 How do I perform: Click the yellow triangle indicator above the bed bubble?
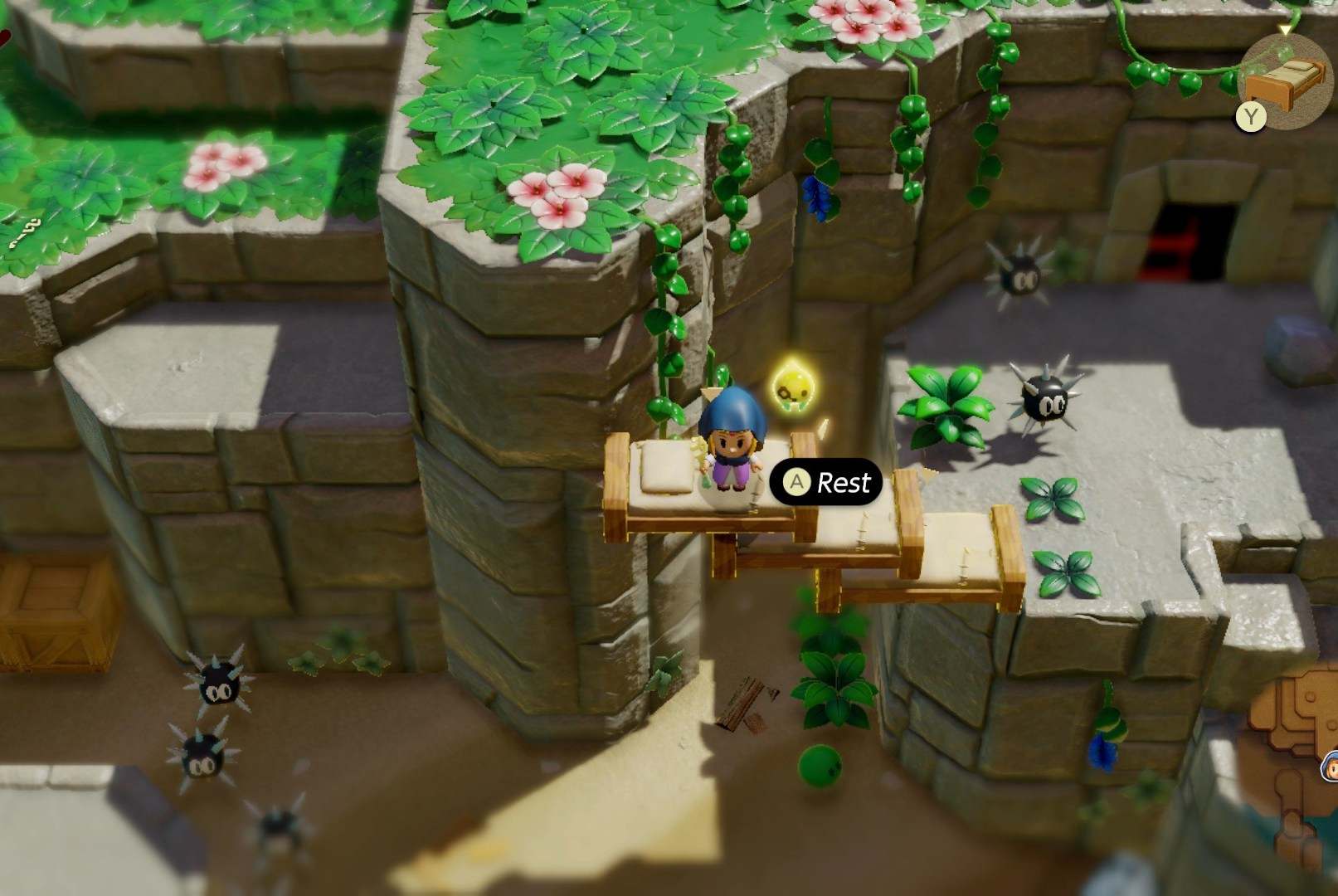point(1285,29)
